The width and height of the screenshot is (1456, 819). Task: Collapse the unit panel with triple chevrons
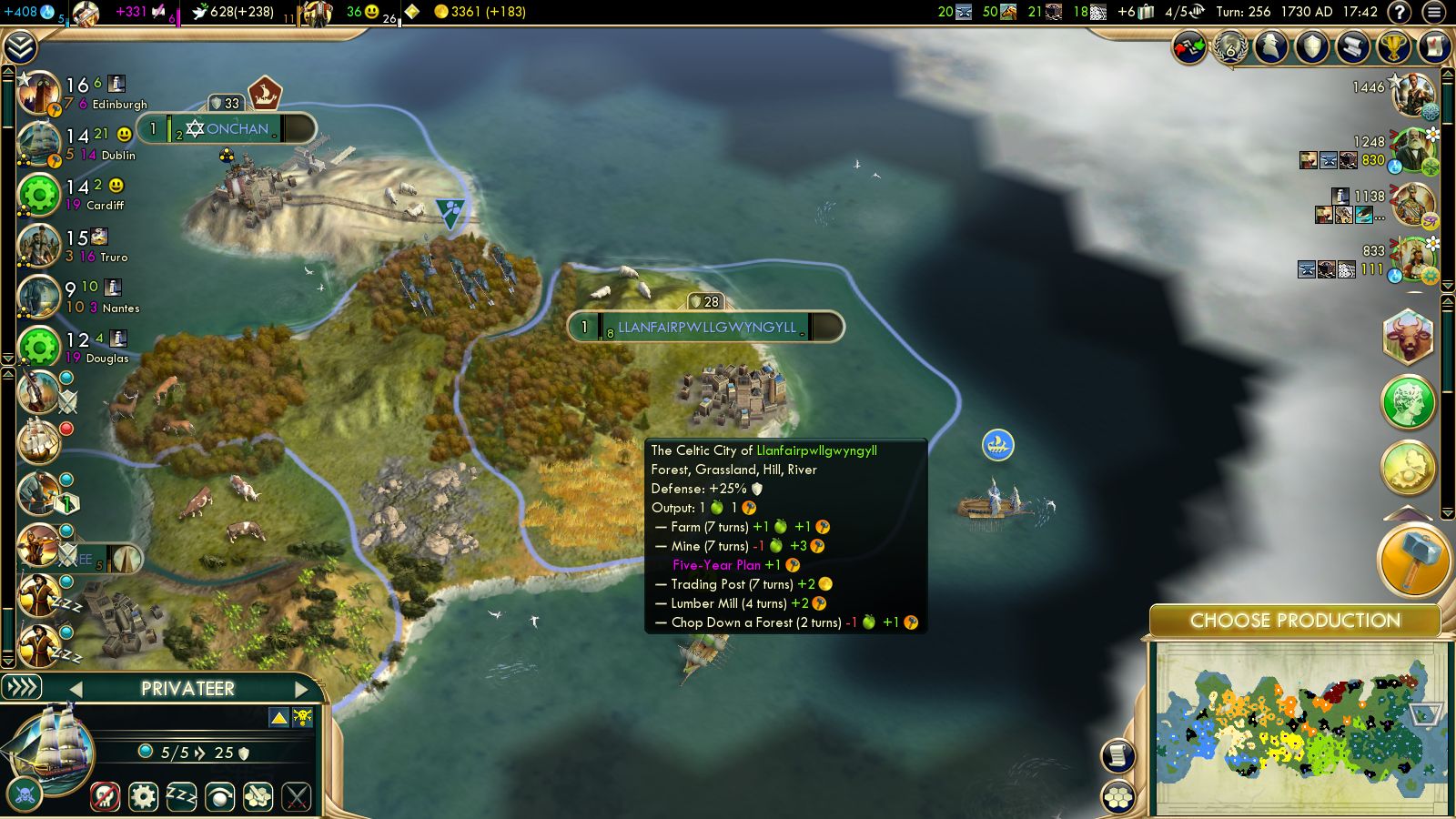(20, 687)
